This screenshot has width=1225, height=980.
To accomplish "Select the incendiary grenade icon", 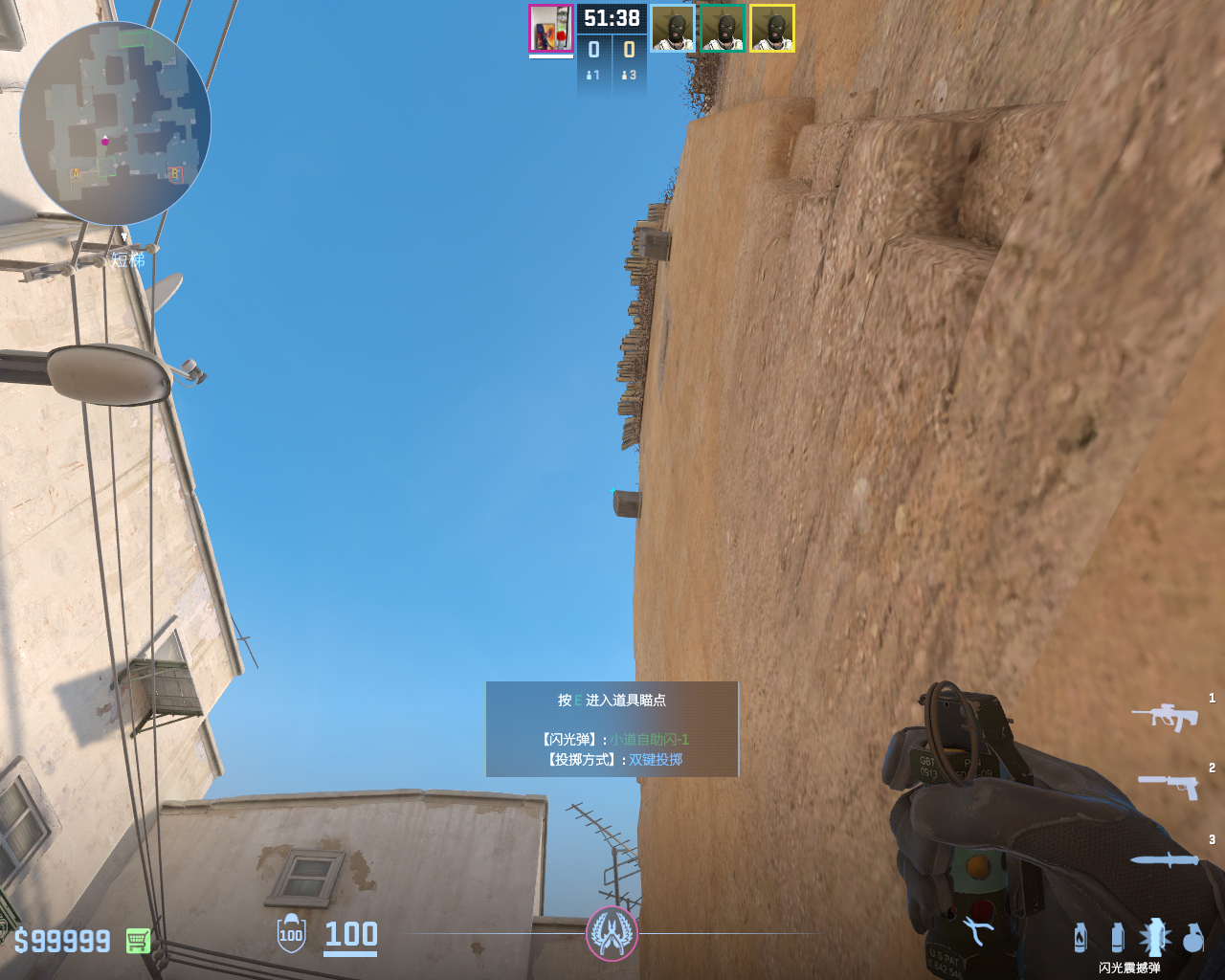I will point(1080,937).
